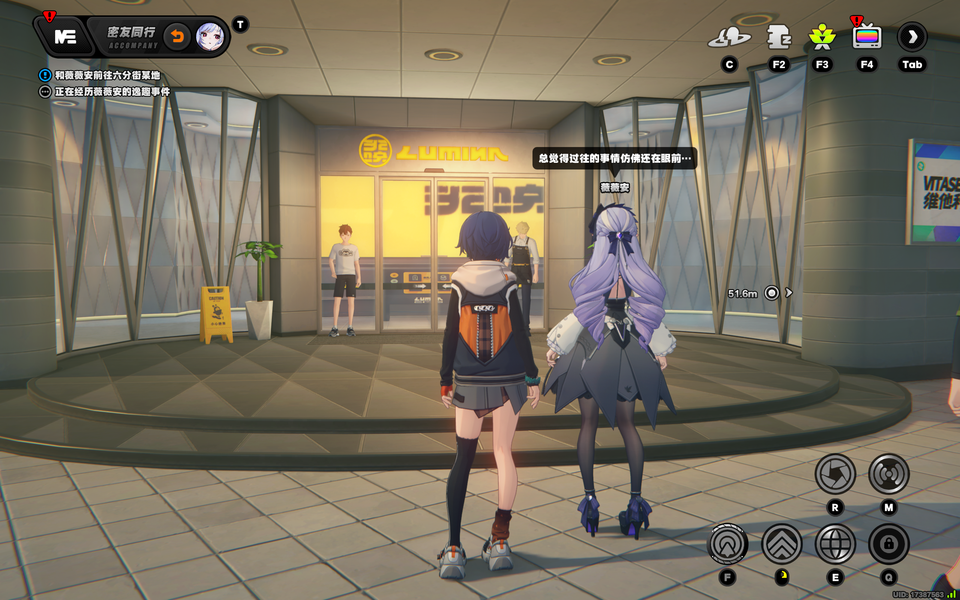Open the rainbow TV icon
The image size is (960, 600).
tap(867, 38)
